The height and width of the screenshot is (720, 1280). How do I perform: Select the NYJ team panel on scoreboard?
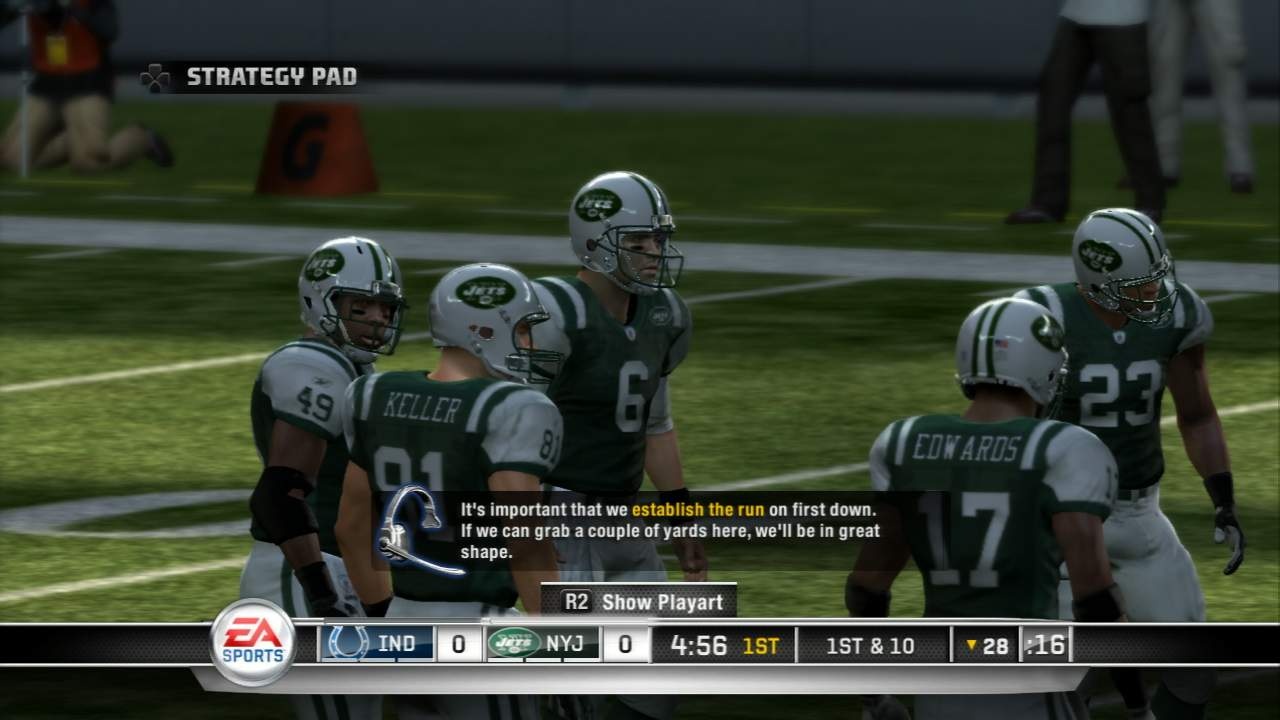pos(543,644)
